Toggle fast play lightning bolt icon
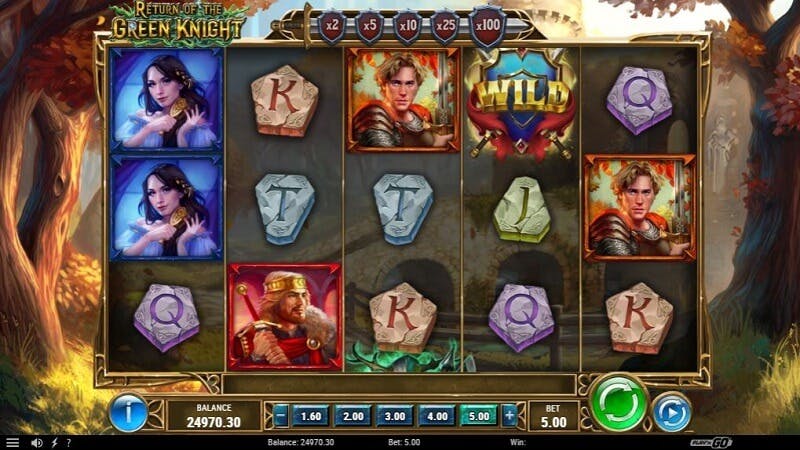The image size is (800, 450). (x=54, y=442)
